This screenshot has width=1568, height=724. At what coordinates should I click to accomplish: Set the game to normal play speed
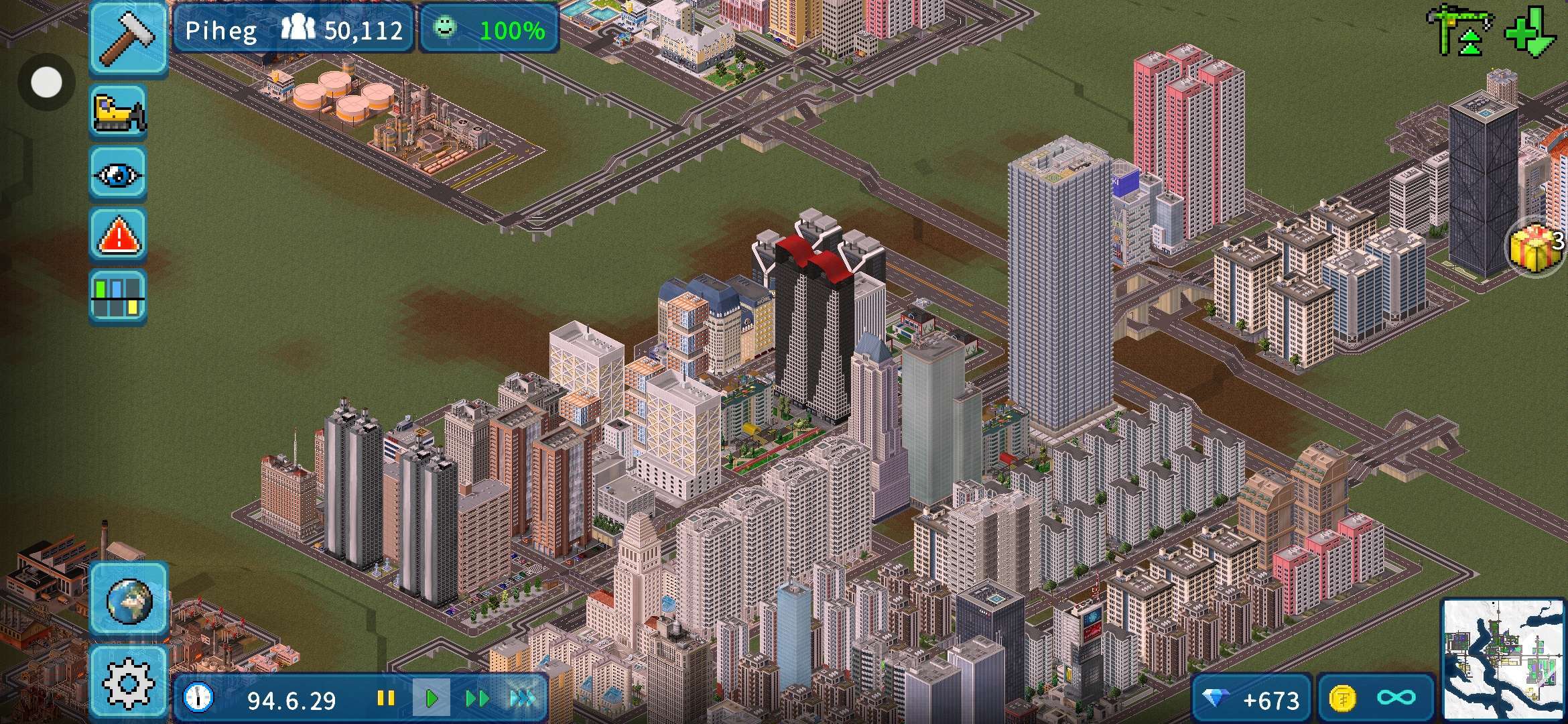pos(431,699)
